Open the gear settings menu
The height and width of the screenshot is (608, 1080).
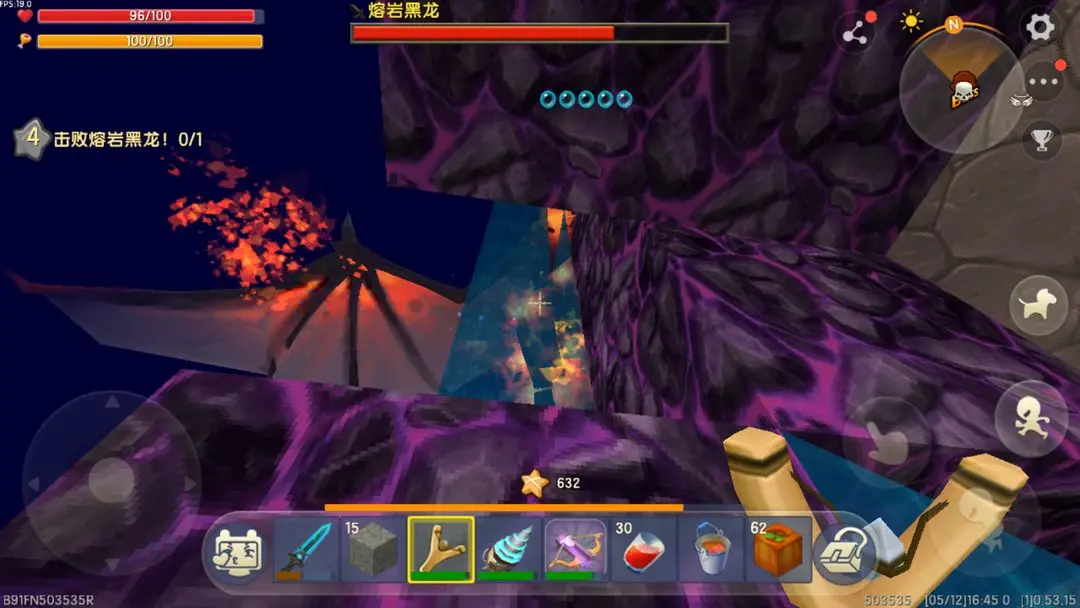pos(1040,27)
